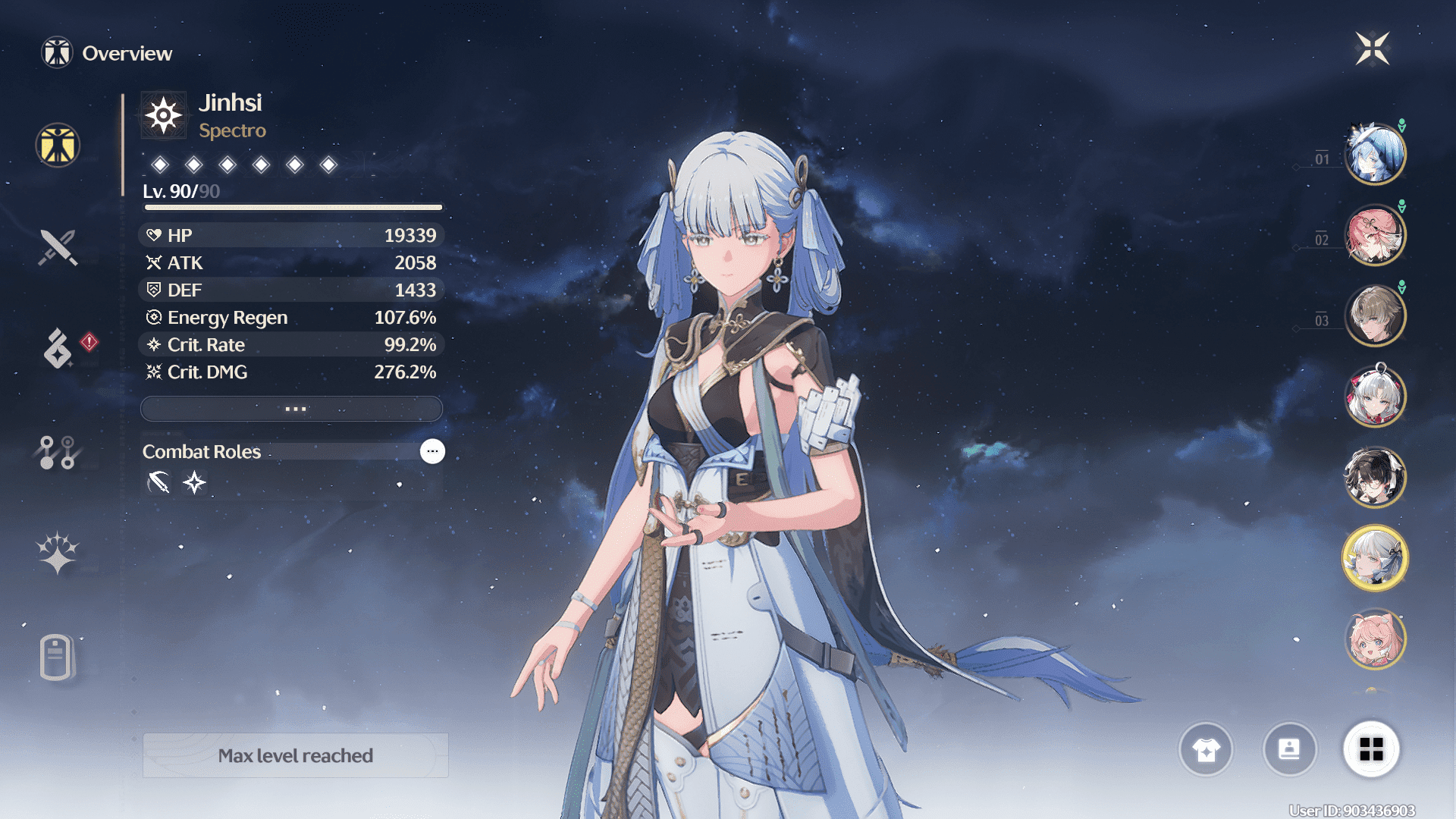Open the character grid view button

1371,750
